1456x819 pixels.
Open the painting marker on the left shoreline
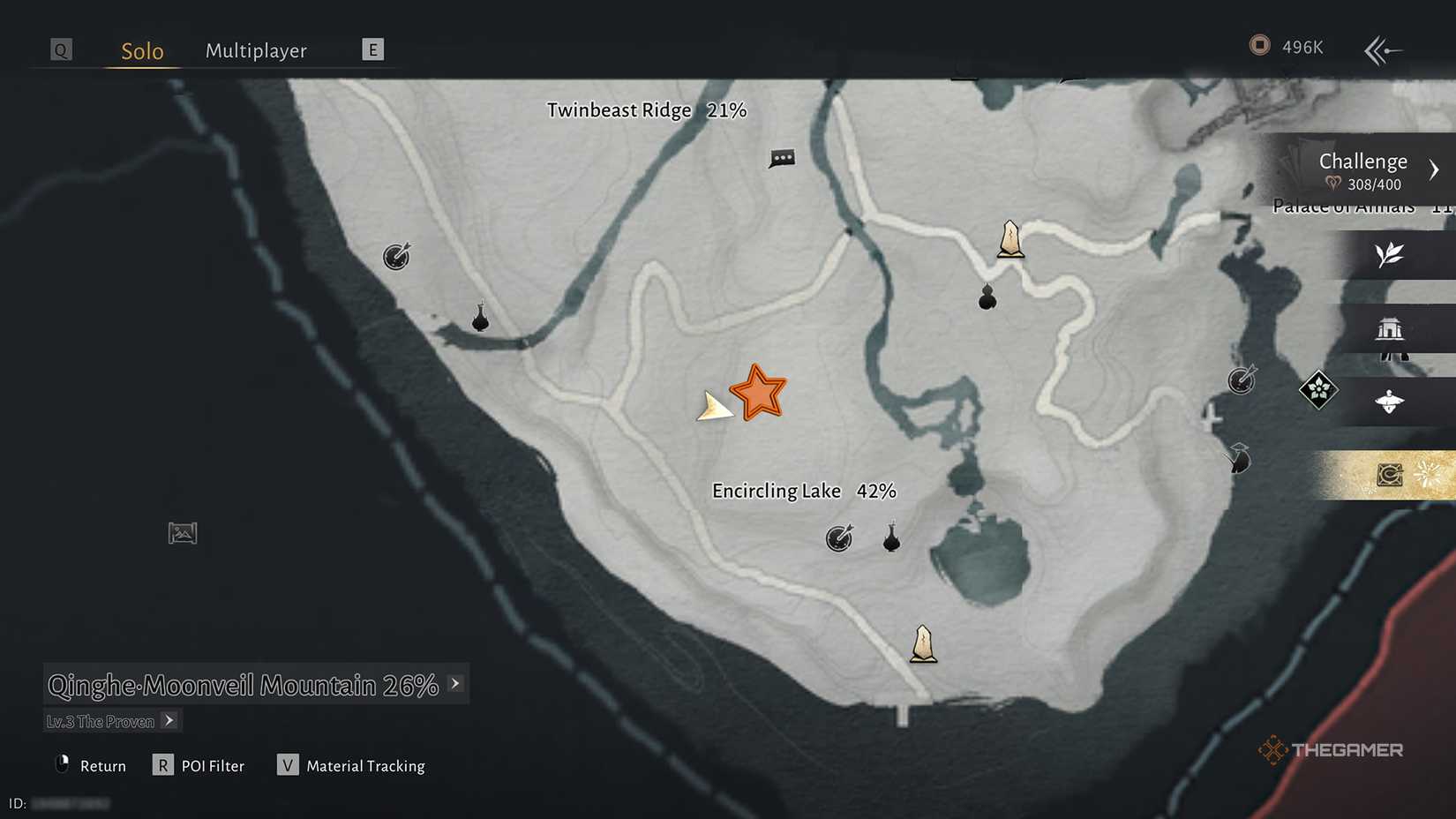click(182, 532)
